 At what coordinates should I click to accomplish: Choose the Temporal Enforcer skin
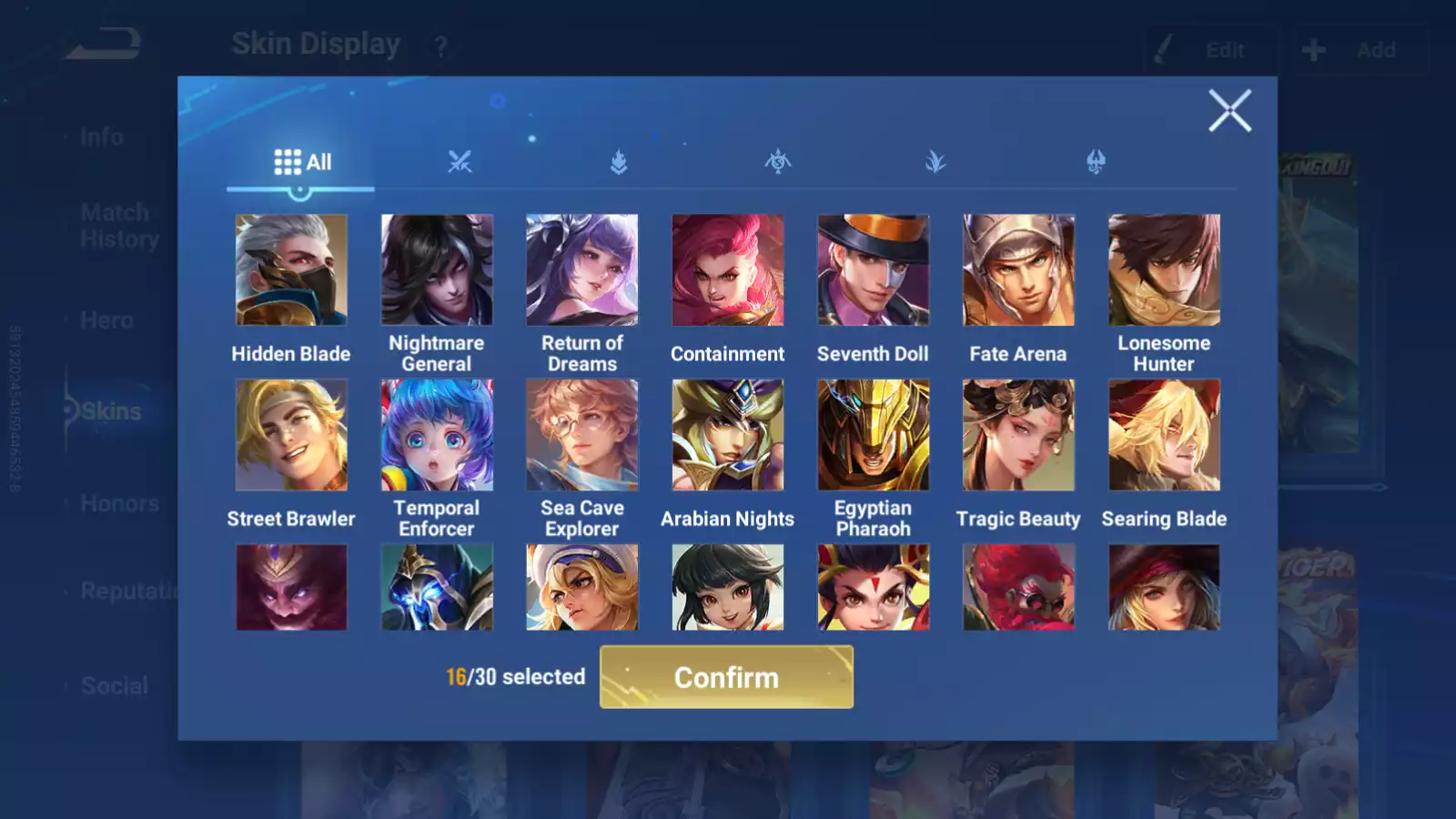437,435
